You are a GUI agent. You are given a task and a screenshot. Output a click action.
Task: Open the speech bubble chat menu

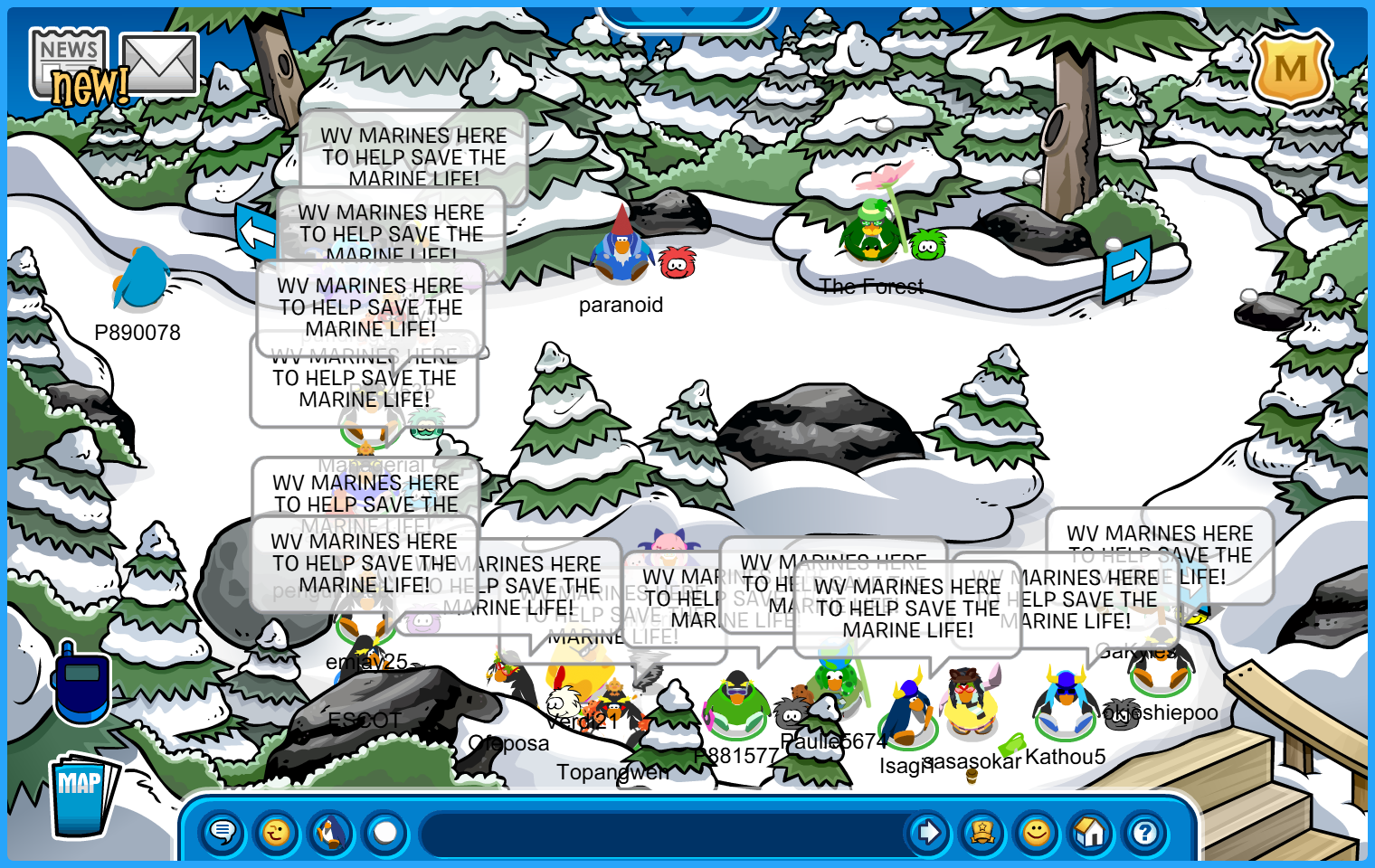pos(222,832)
